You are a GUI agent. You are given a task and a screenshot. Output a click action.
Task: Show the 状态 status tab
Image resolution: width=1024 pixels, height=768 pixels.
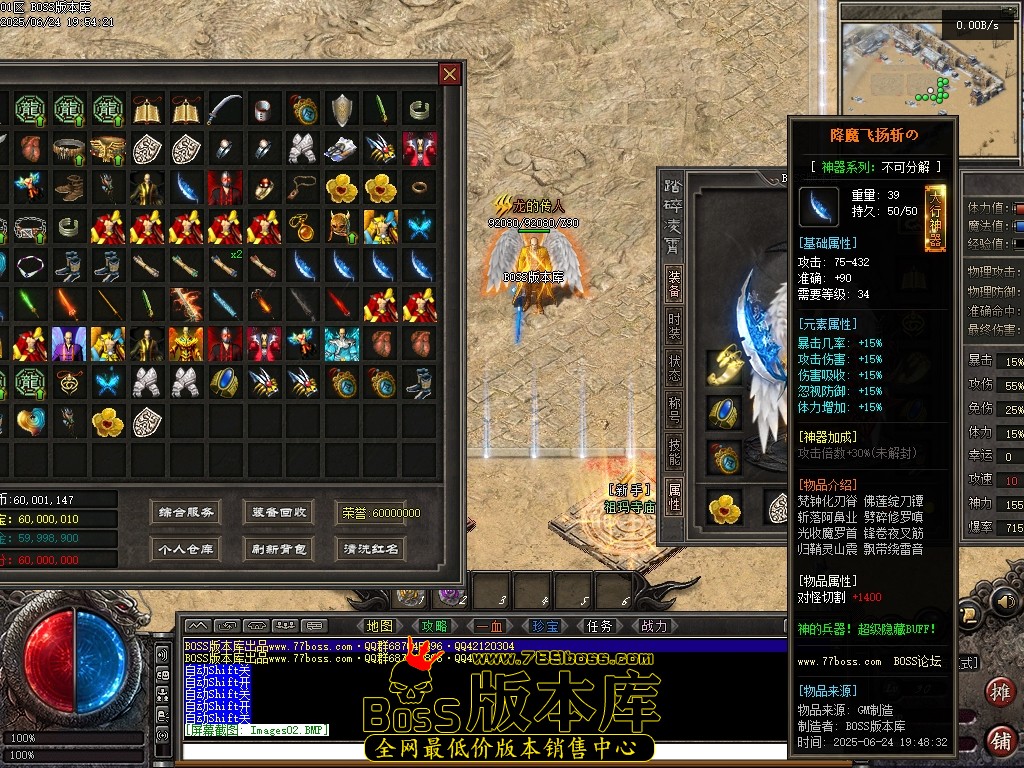[x=675, y=369]
